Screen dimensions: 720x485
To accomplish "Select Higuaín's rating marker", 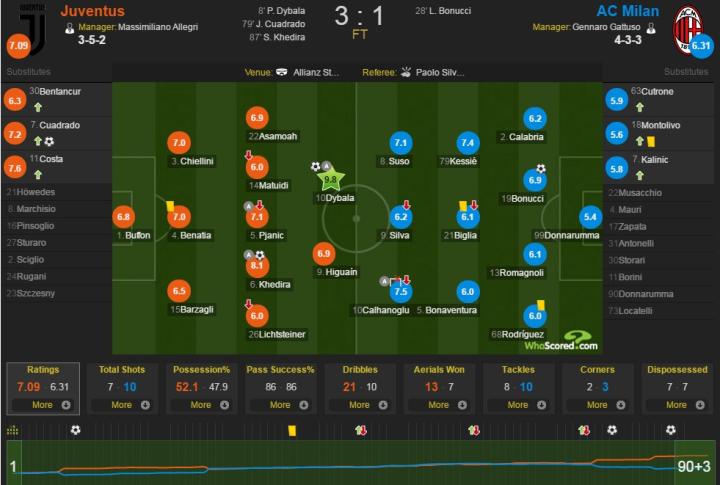I will (324, 254).
